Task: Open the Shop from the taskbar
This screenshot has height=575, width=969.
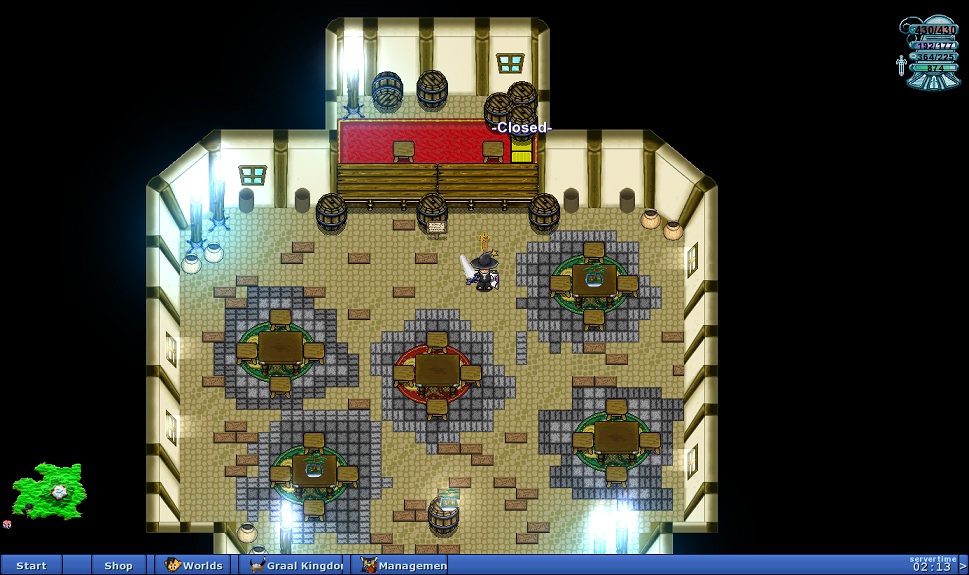Action: point(118,565)
